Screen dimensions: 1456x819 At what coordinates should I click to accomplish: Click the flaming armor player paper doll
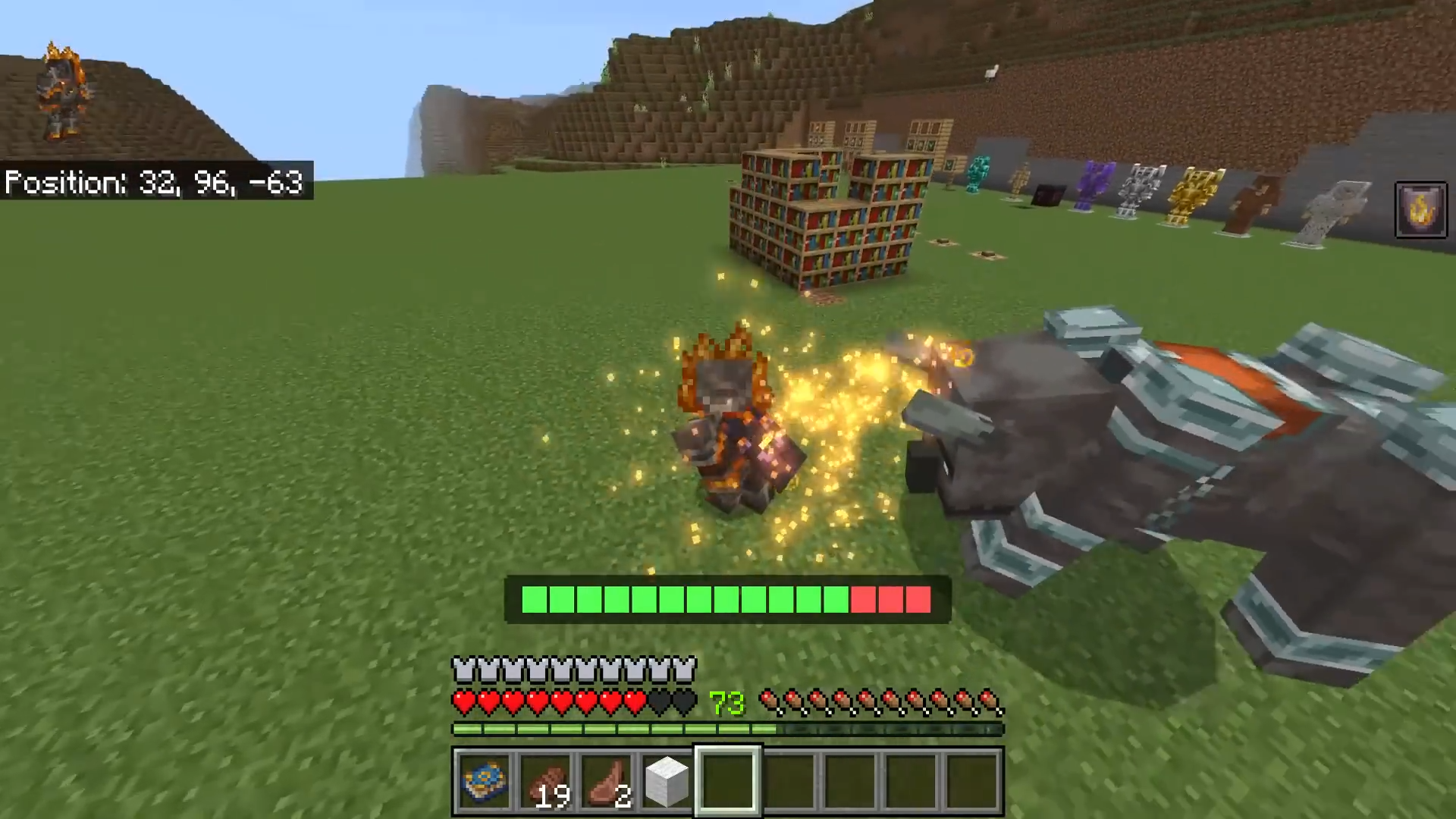62,93
